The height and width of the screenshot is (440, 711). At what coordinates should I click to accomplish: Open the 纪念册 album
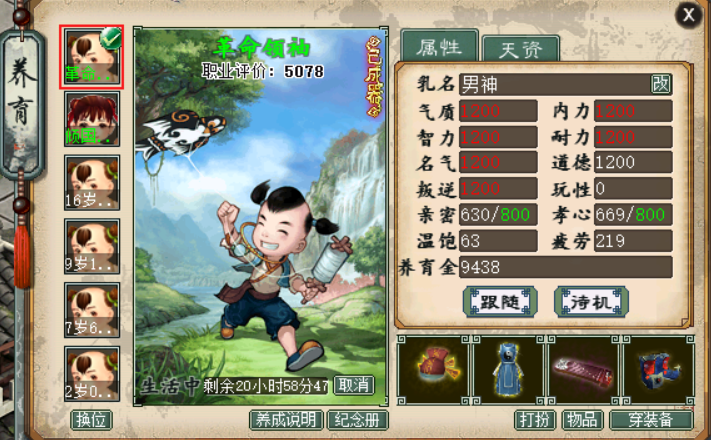(x=358, y=420)
